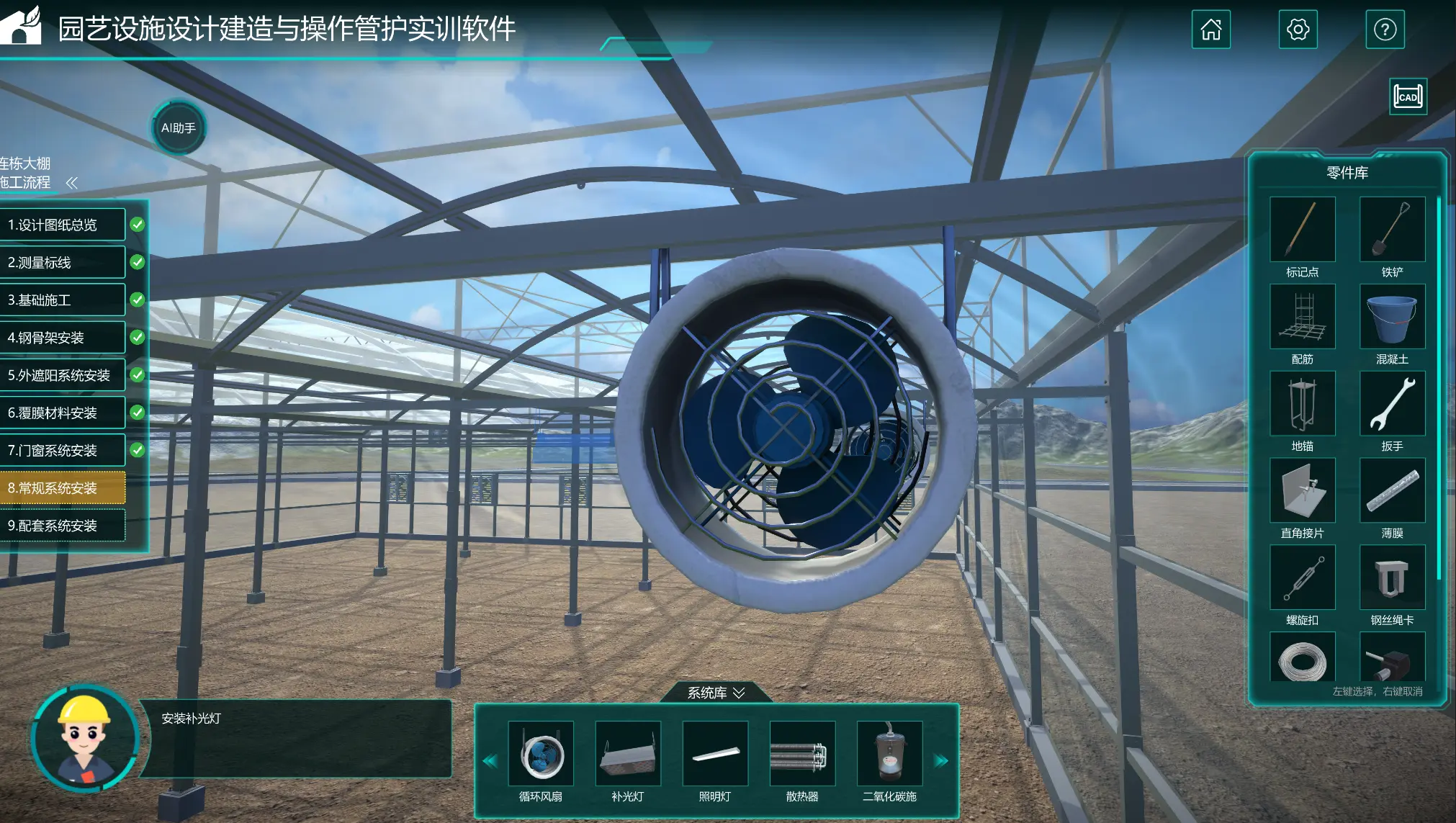The height and width of the screenshot is (823, 1456).
Task: Choose the 混凝土 concrete bucket
Action: [1391, 316]
